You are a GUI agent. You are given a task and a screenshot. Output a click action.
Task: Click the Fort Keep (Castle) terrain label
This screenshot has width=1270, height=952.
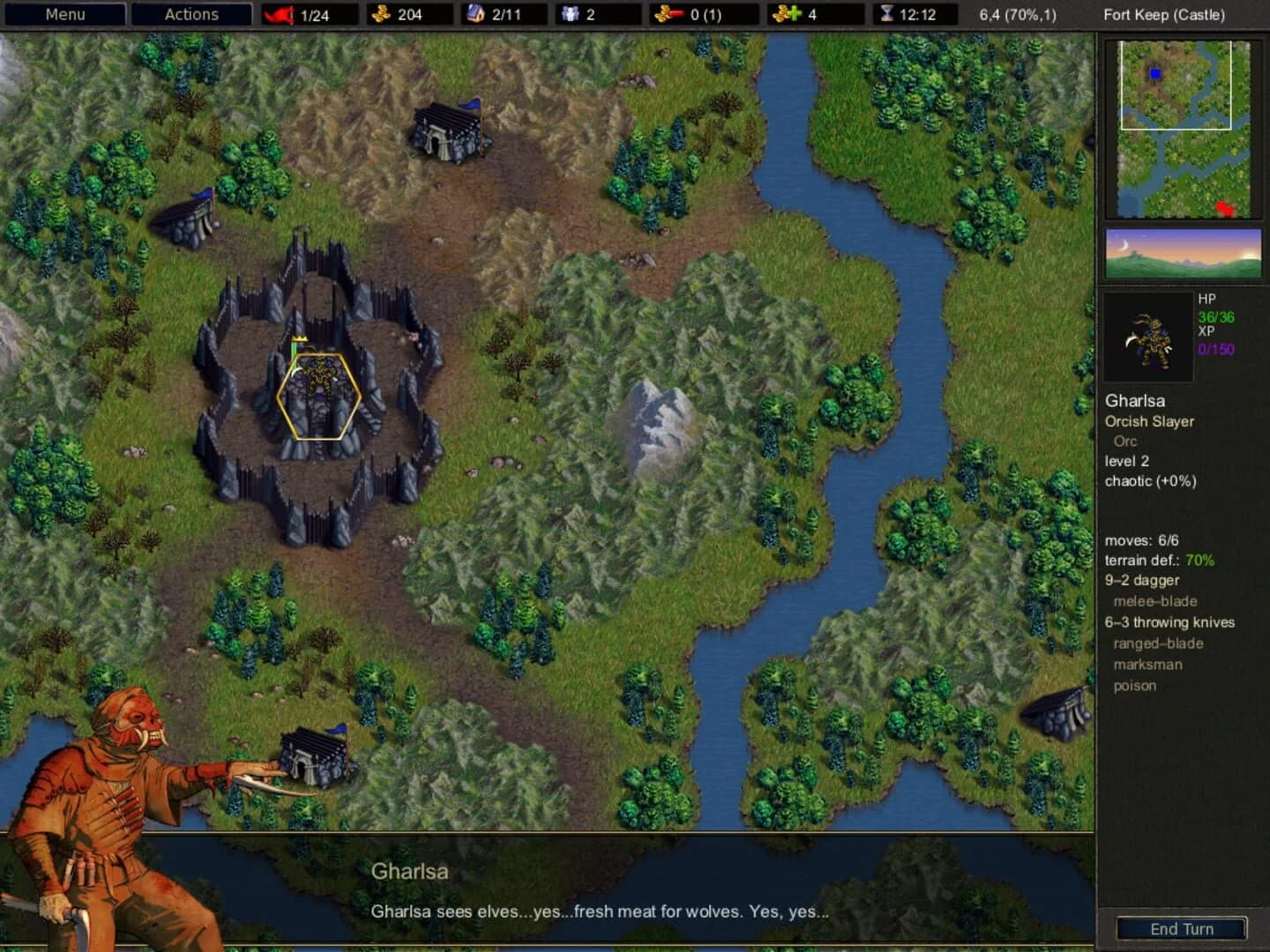1165,14
